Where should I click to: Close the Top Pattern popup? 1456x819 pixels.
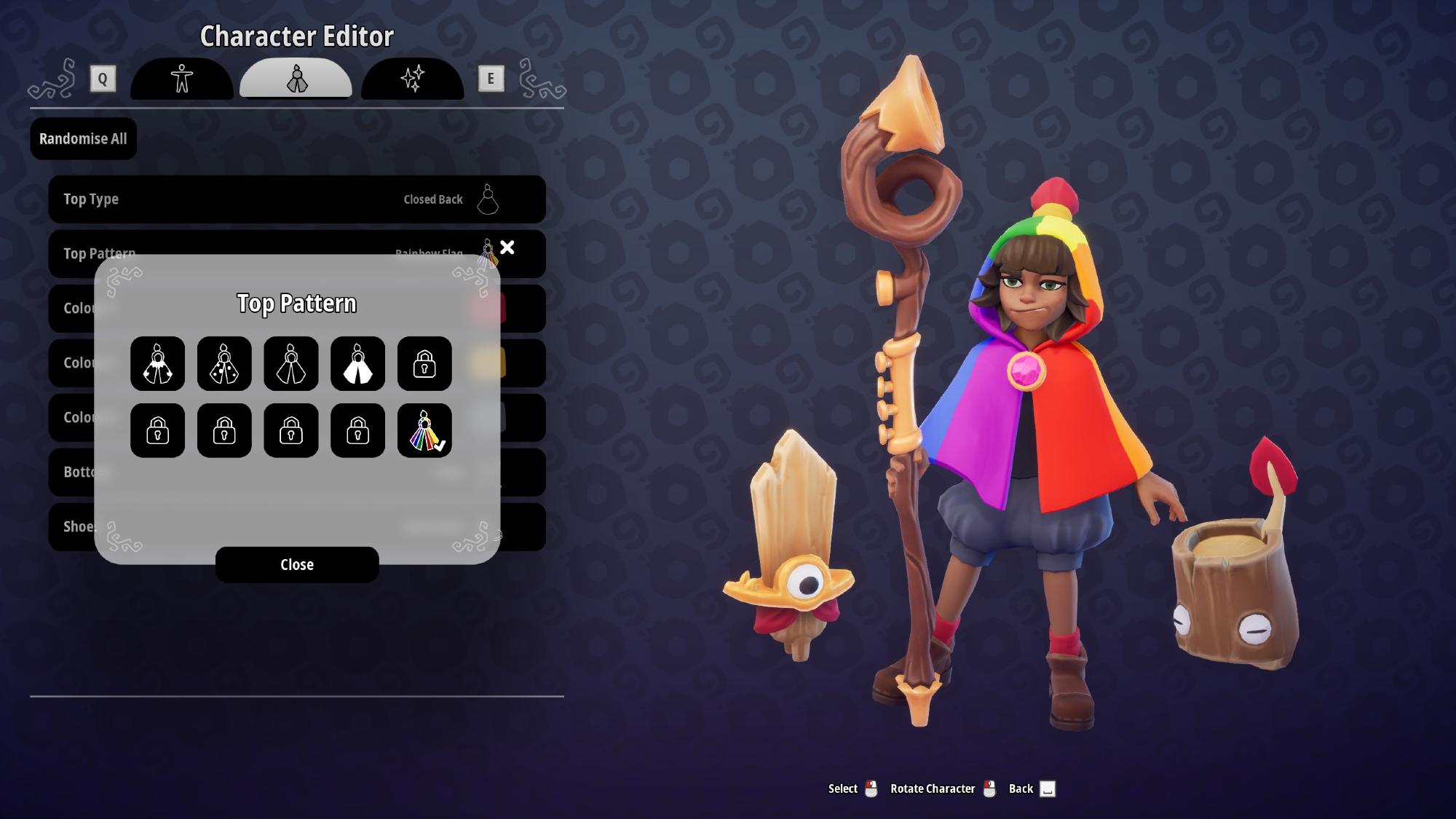coord(297,565)
